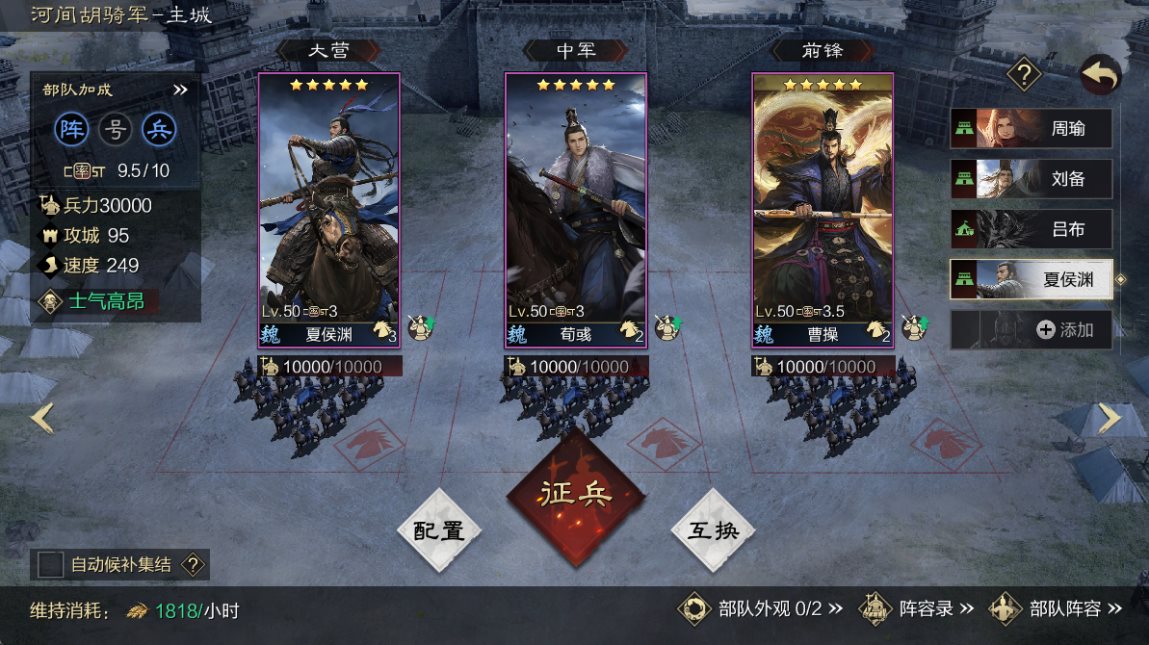
Task: Pick the 曹操 general card
Action: click(x=822, y=208)
